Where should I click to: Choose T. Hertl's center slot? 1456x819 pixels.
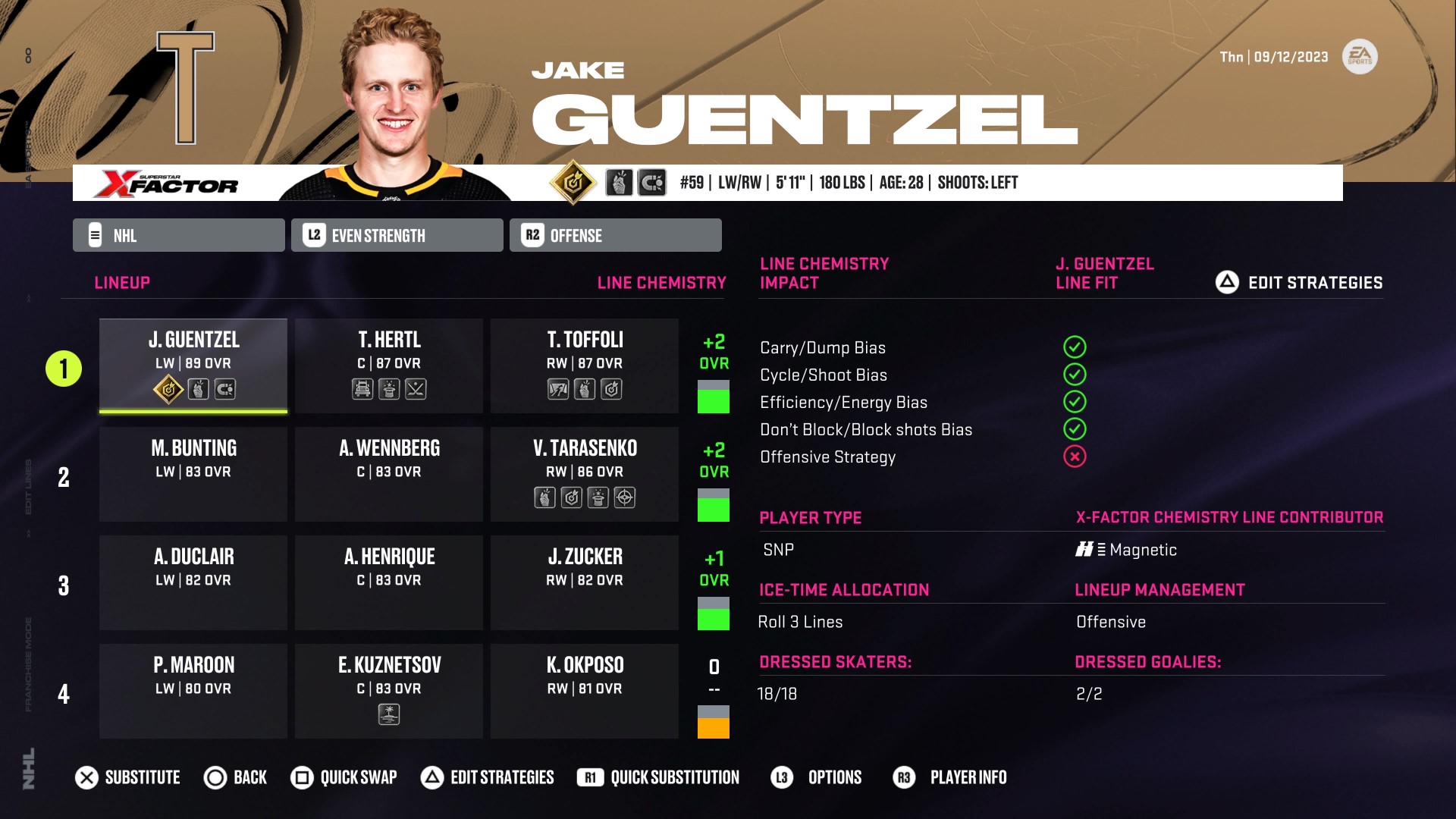(389, 365)
